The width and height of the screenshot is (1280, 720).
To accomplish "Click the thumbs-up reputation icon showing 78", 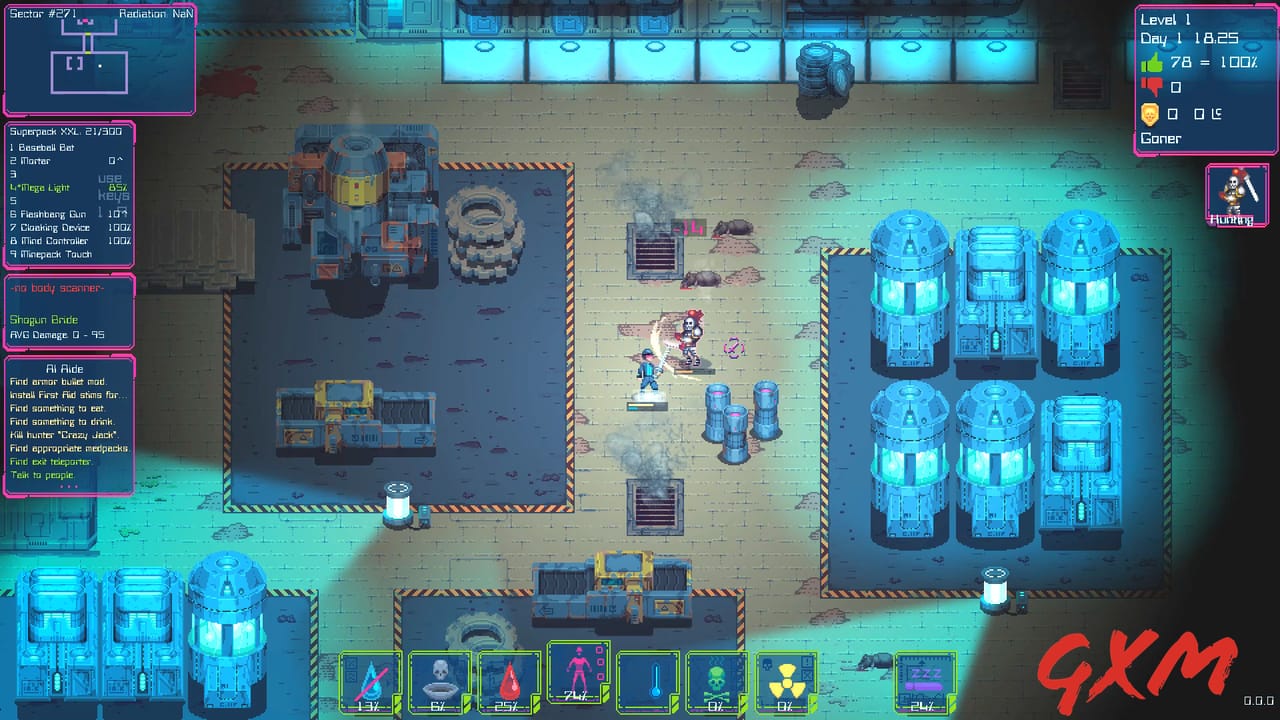I will pyautogui.click(x=1151, y=62).
